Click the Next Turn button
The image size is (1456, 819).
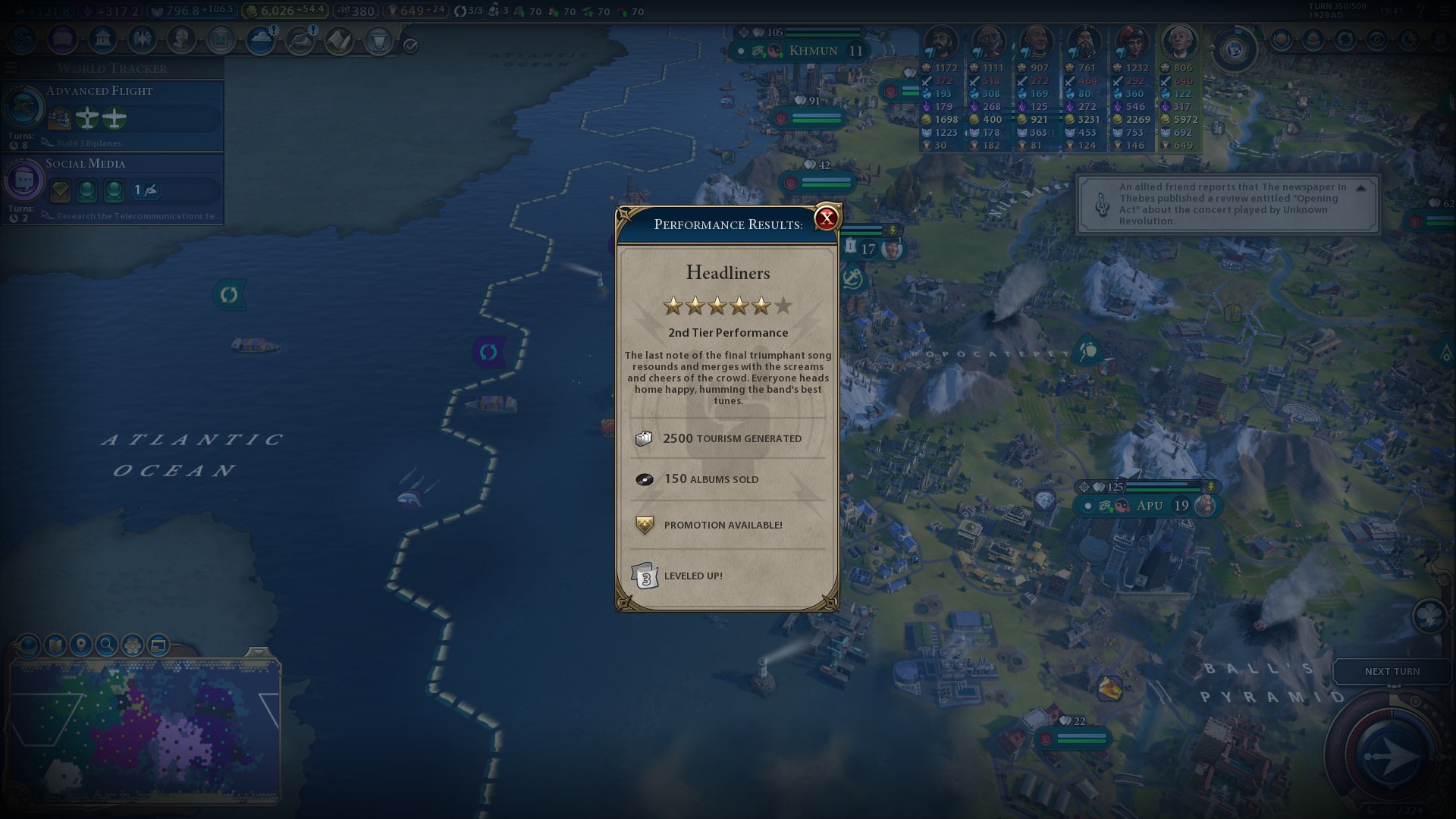pos(1392,671)
